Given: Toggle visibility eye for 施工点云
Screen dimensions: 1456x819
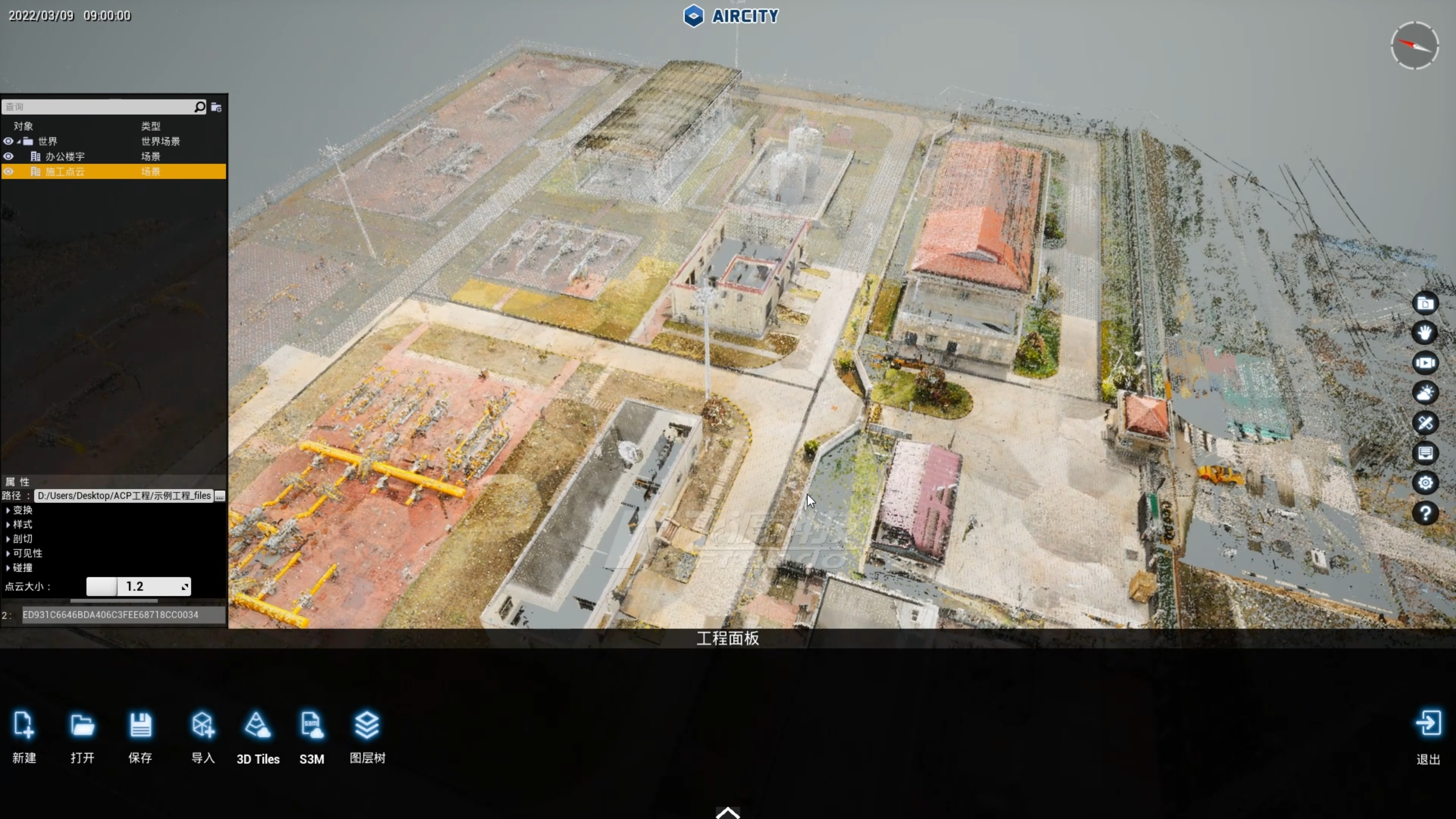Looking at the screenshot, I should (9, 172).
